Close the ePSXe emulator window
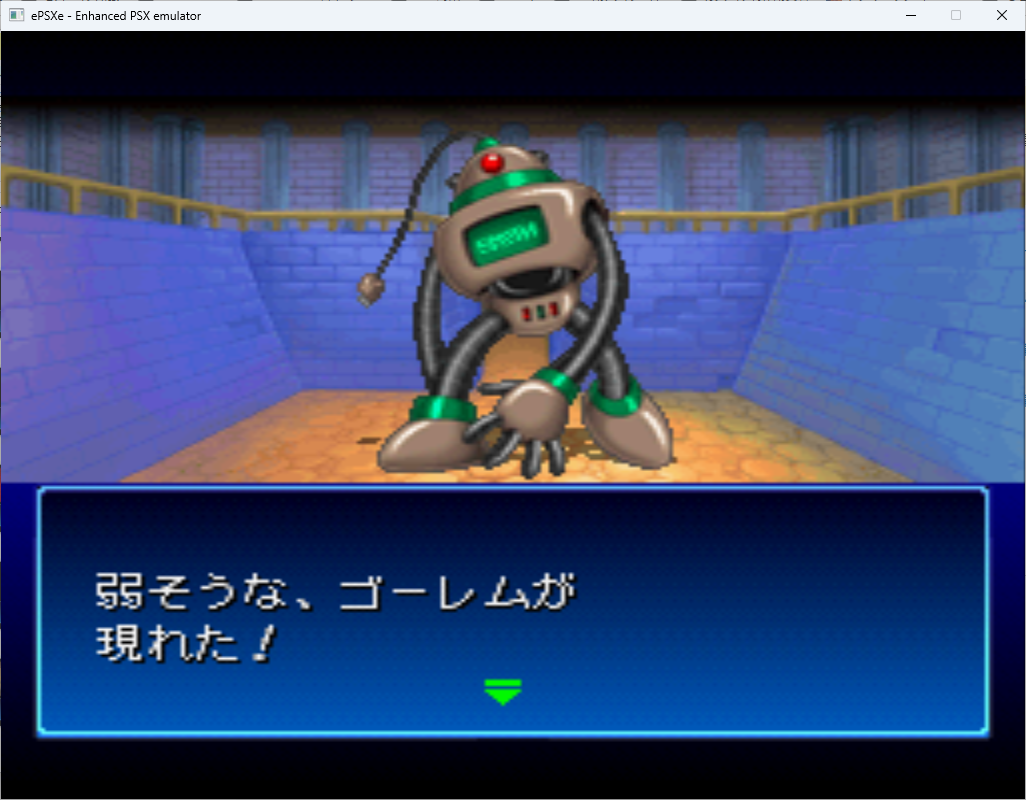The image size is (1026, 800). click(x=1001, y=15)
